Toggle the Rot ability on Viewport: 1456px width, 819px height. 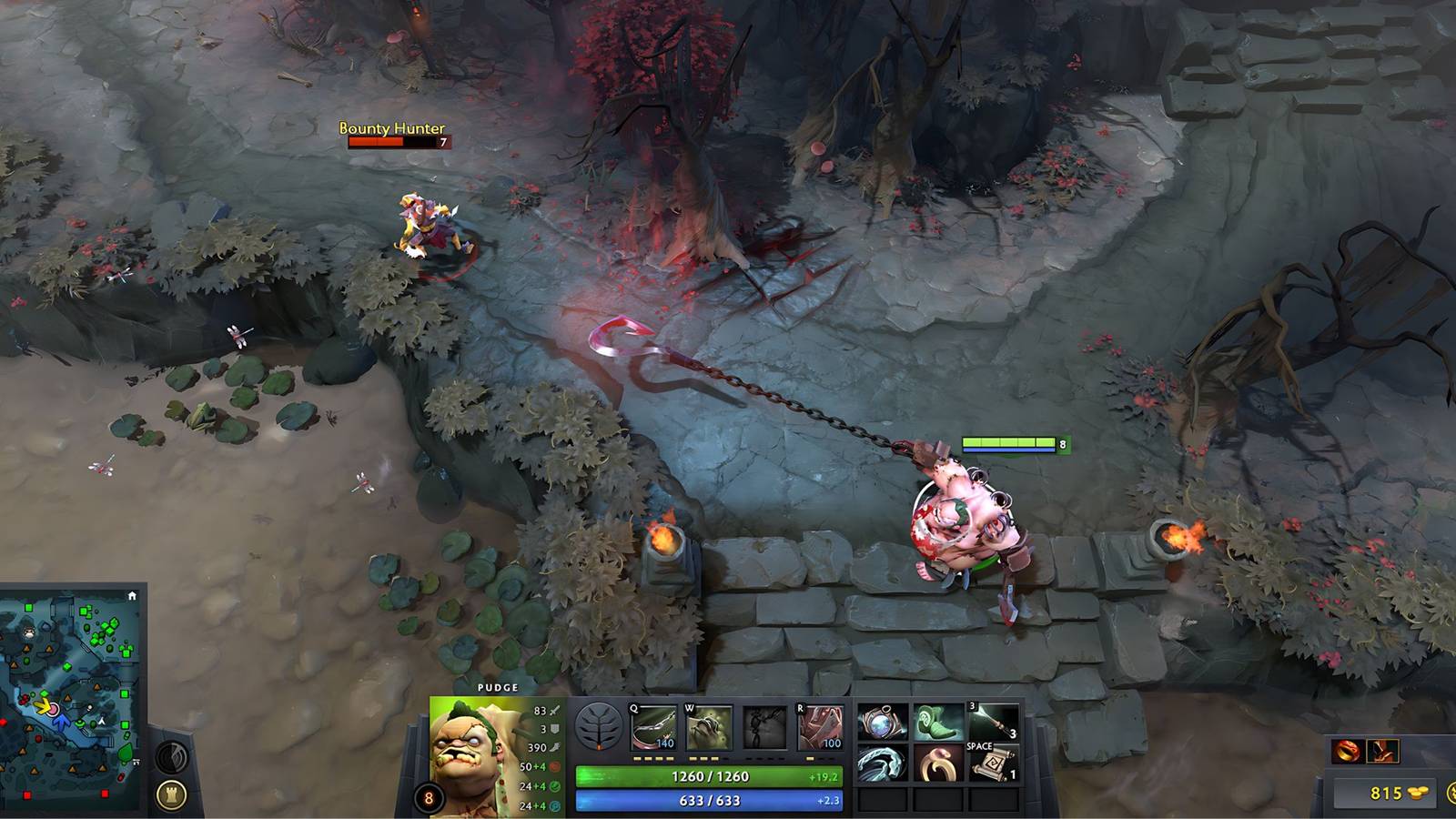tap(707, 725)
